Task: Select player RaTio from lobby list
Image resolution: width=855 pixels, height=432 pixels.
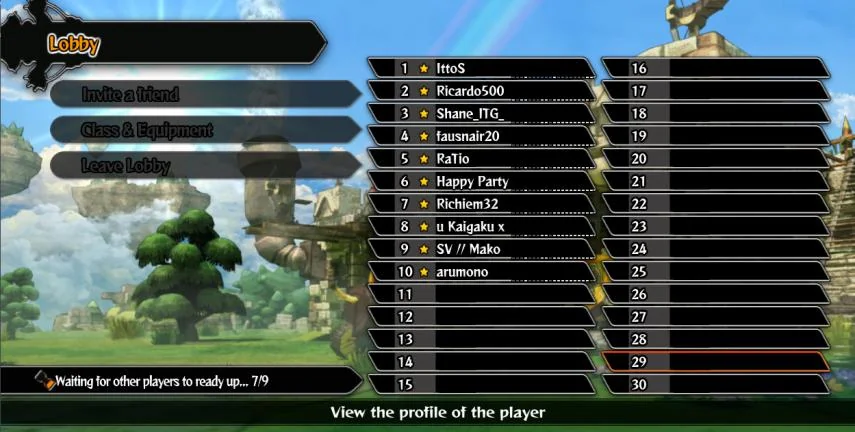Action: pos(480,159)
